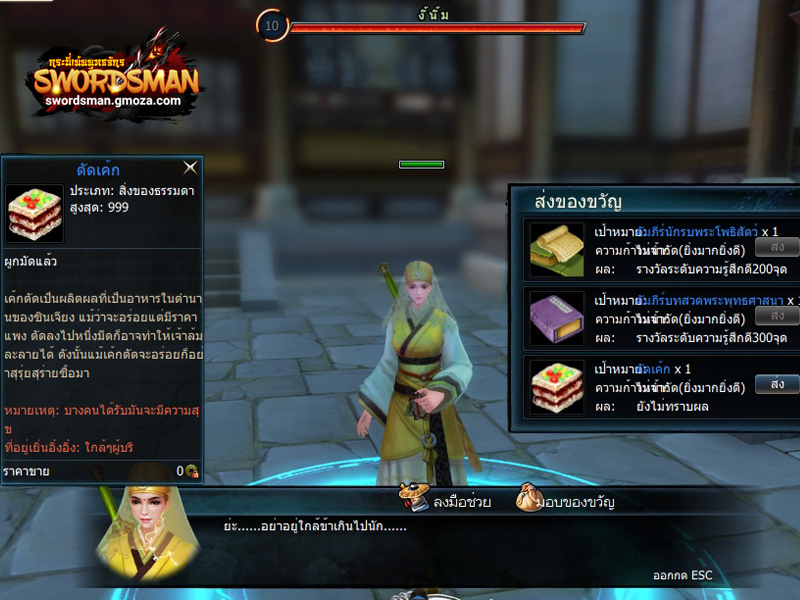Choose the 'ลงมือช่วย' dialogue option
Image resolution: width=800 pixels, height=600 pixels.
[446, 500]
